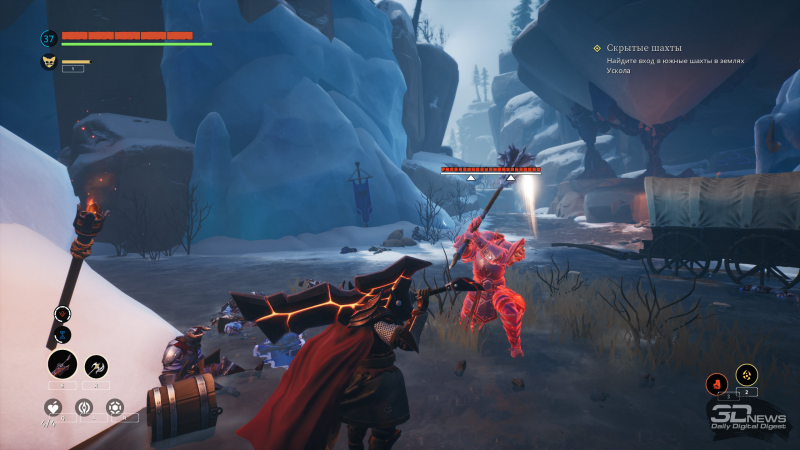This screenshot has width=800, height=450.
Task: Activate the circular rune ability icon
Action: (84, 407)
